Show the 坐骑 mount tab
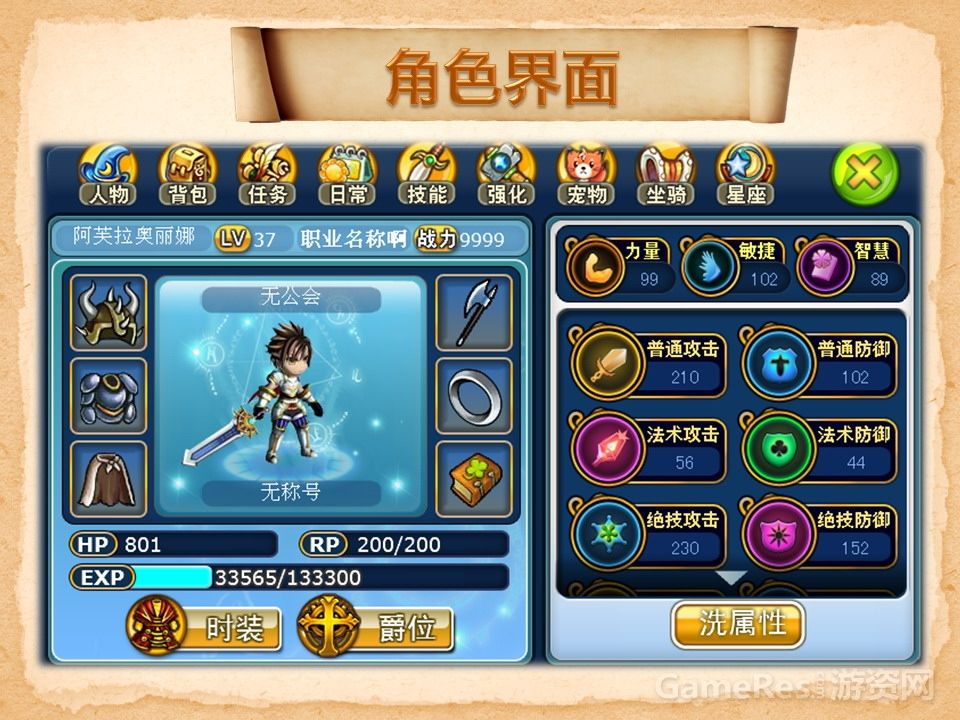 [x=666, y=176]
